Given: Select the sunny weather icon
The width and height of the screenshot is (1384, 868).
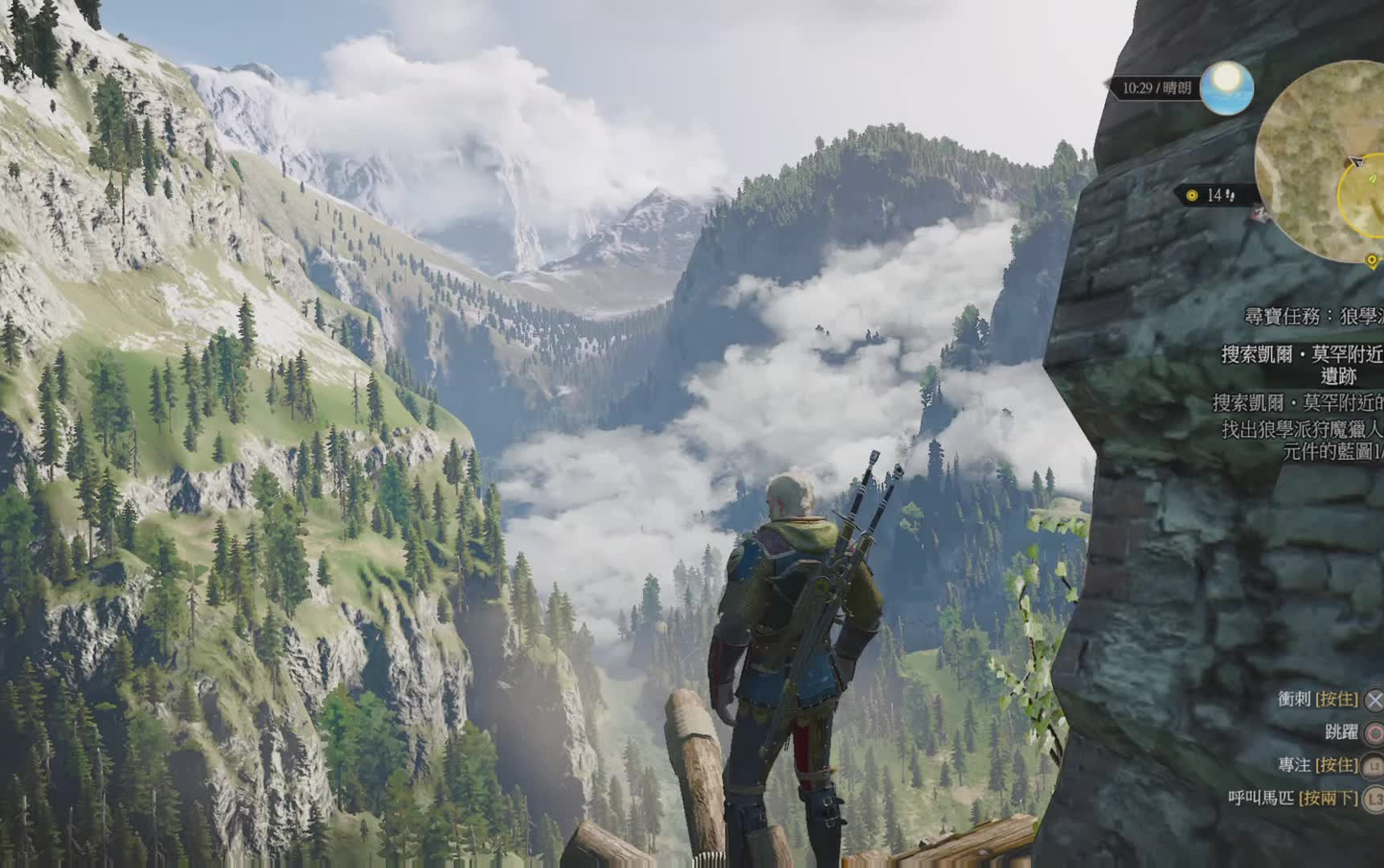Looking at the screenshot, I should click(x=1226, y=87).
